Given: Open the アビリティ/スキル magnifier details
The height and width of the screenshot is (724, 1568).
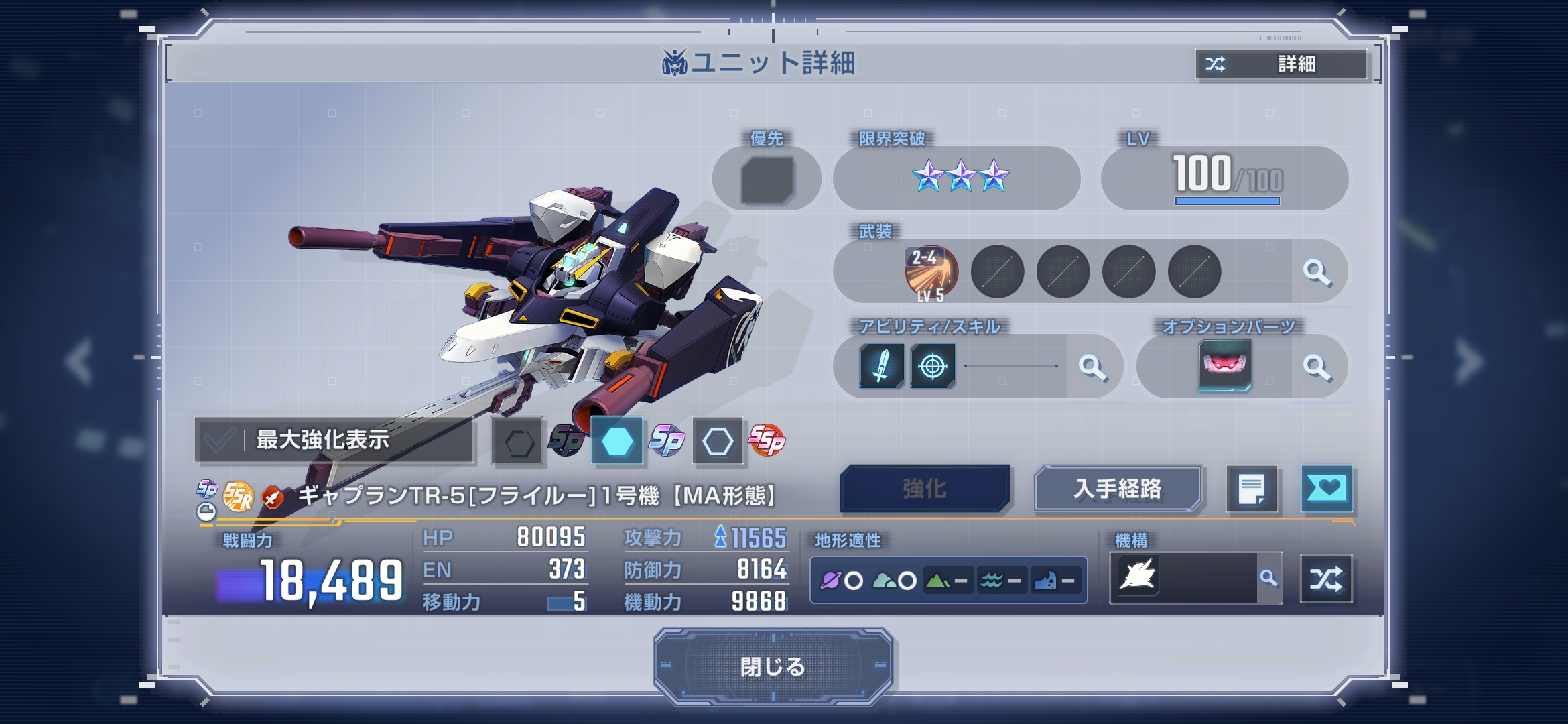Looking at the screenshot, I should (1092, 367).
